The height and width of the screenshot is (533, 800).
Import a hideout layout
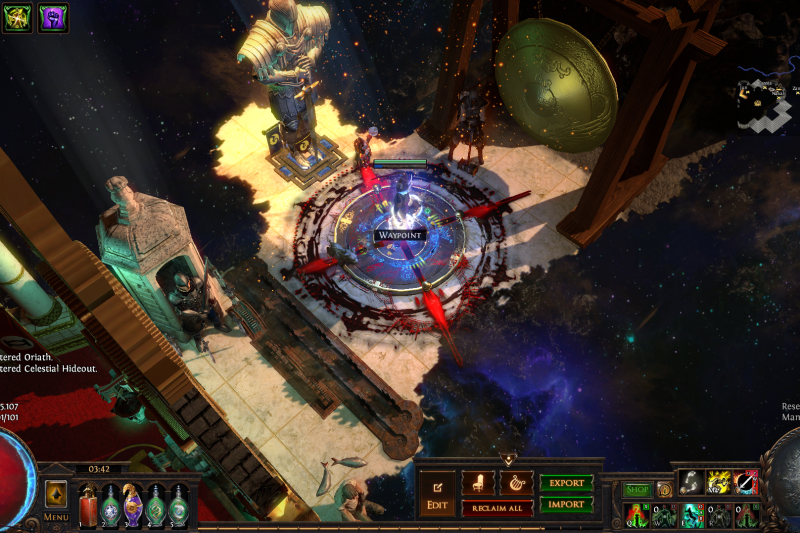click(566, 505)
